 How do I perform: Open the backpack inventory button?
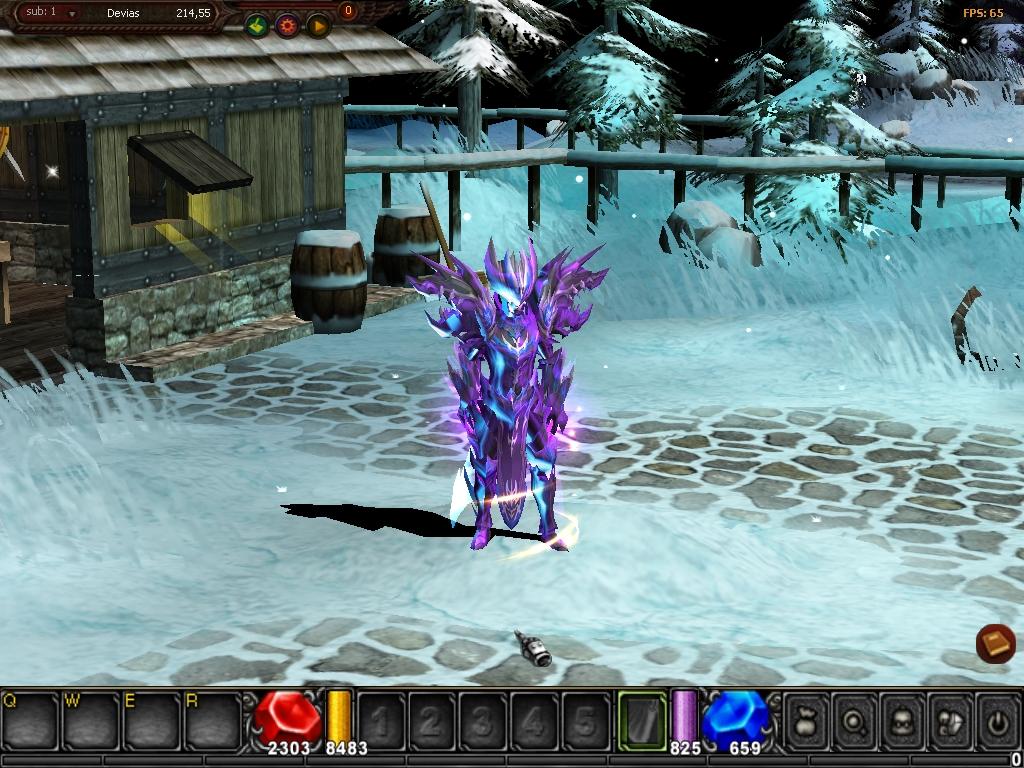pyautogui.click(x=903, y=720)
